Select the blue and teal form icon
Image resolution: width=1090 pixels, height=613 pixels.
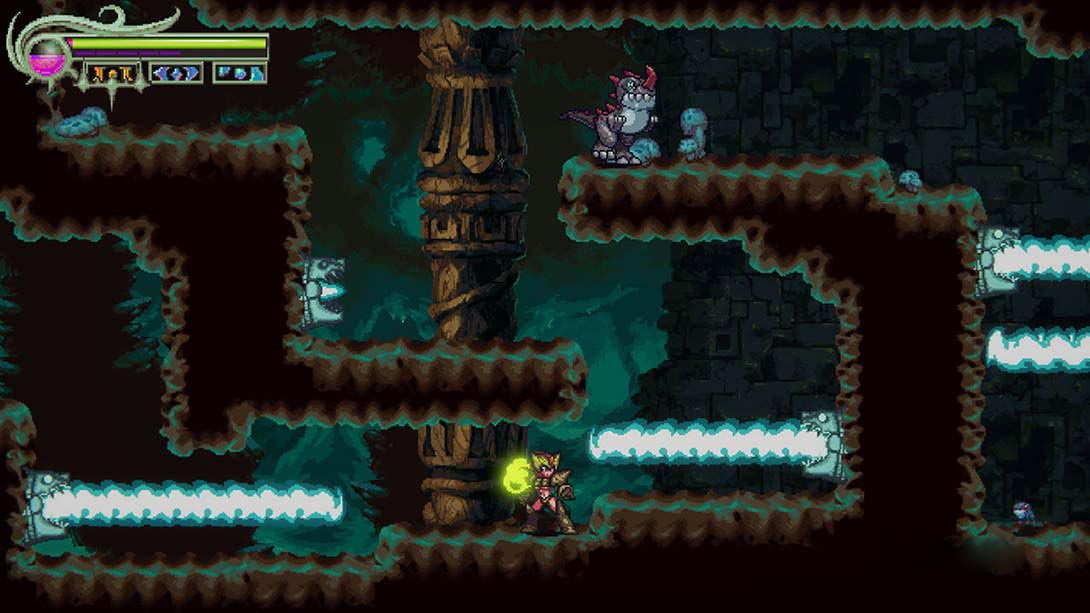coord(240,73)
